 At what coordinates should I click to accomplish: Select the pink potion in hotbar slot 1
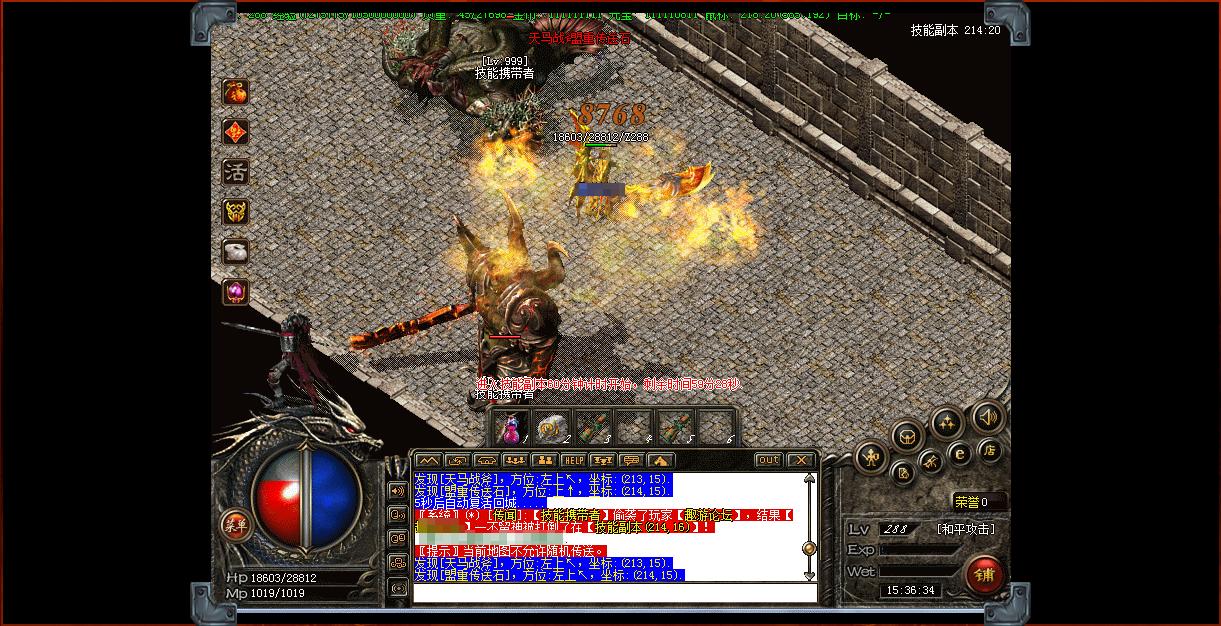pyautogui.click(x=513, y=427)
